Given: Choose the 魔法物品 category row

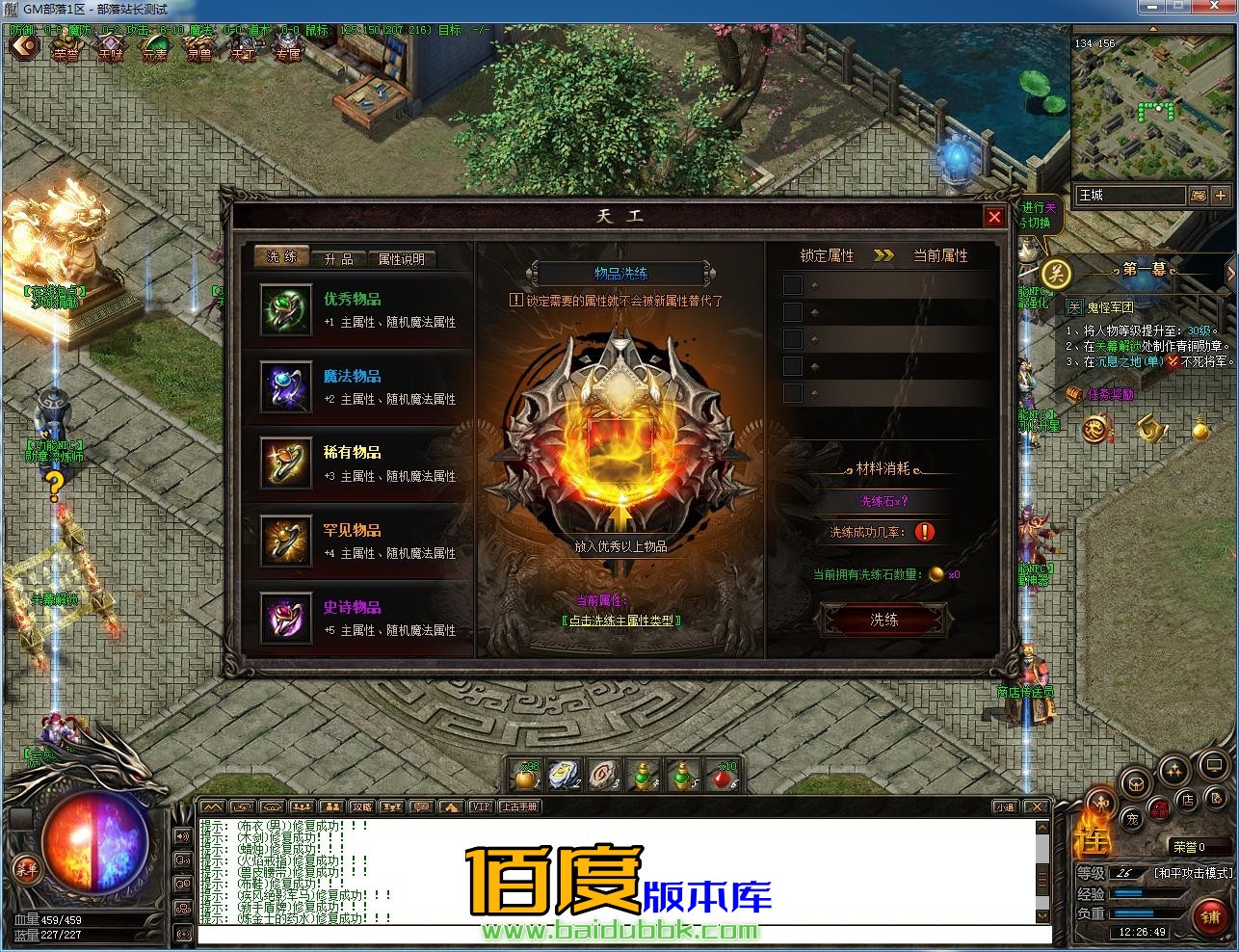Looking at the screenshot, I should (x=366, y=387).
